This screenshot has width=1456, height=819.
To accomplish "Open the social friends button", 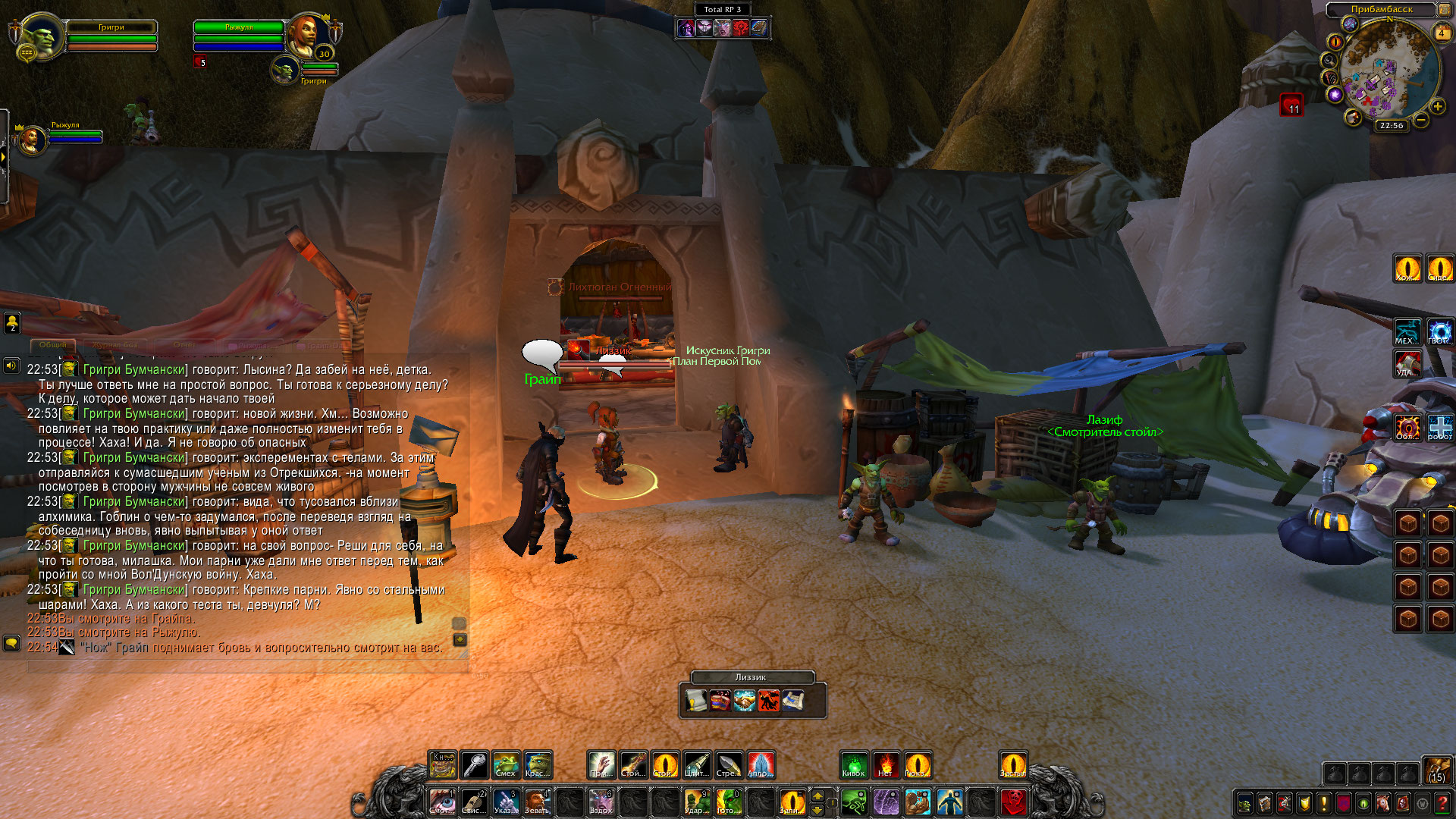I will [x=12, y=323].
